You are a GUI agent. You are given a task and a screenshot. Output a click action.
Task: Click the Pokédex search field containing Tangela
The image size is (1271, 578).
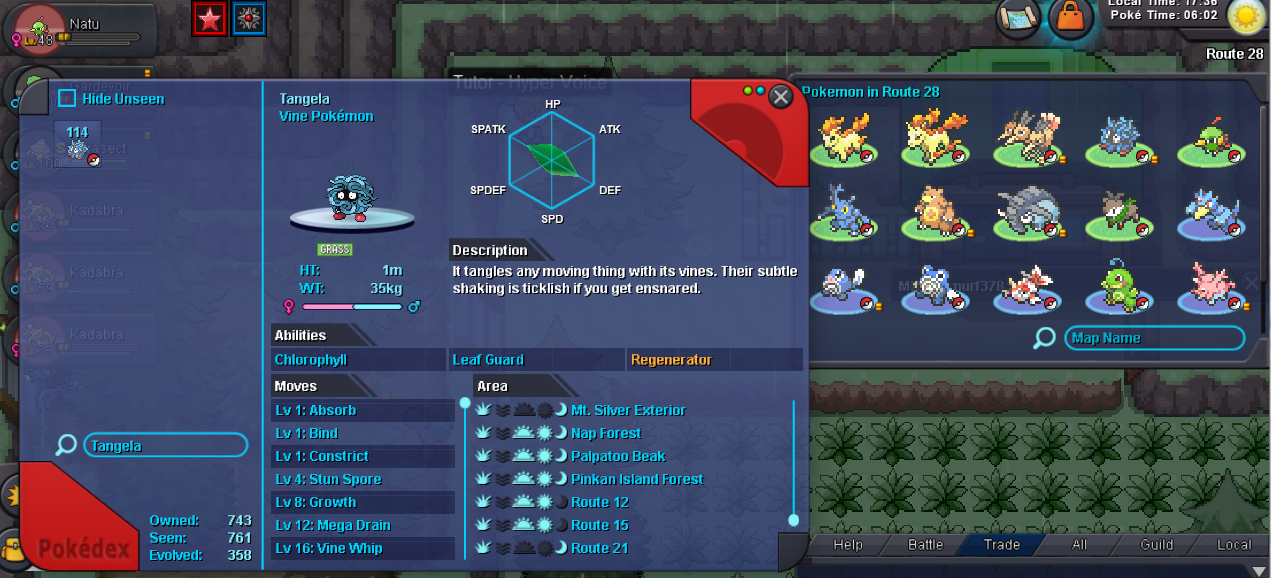tap(165, 446)
